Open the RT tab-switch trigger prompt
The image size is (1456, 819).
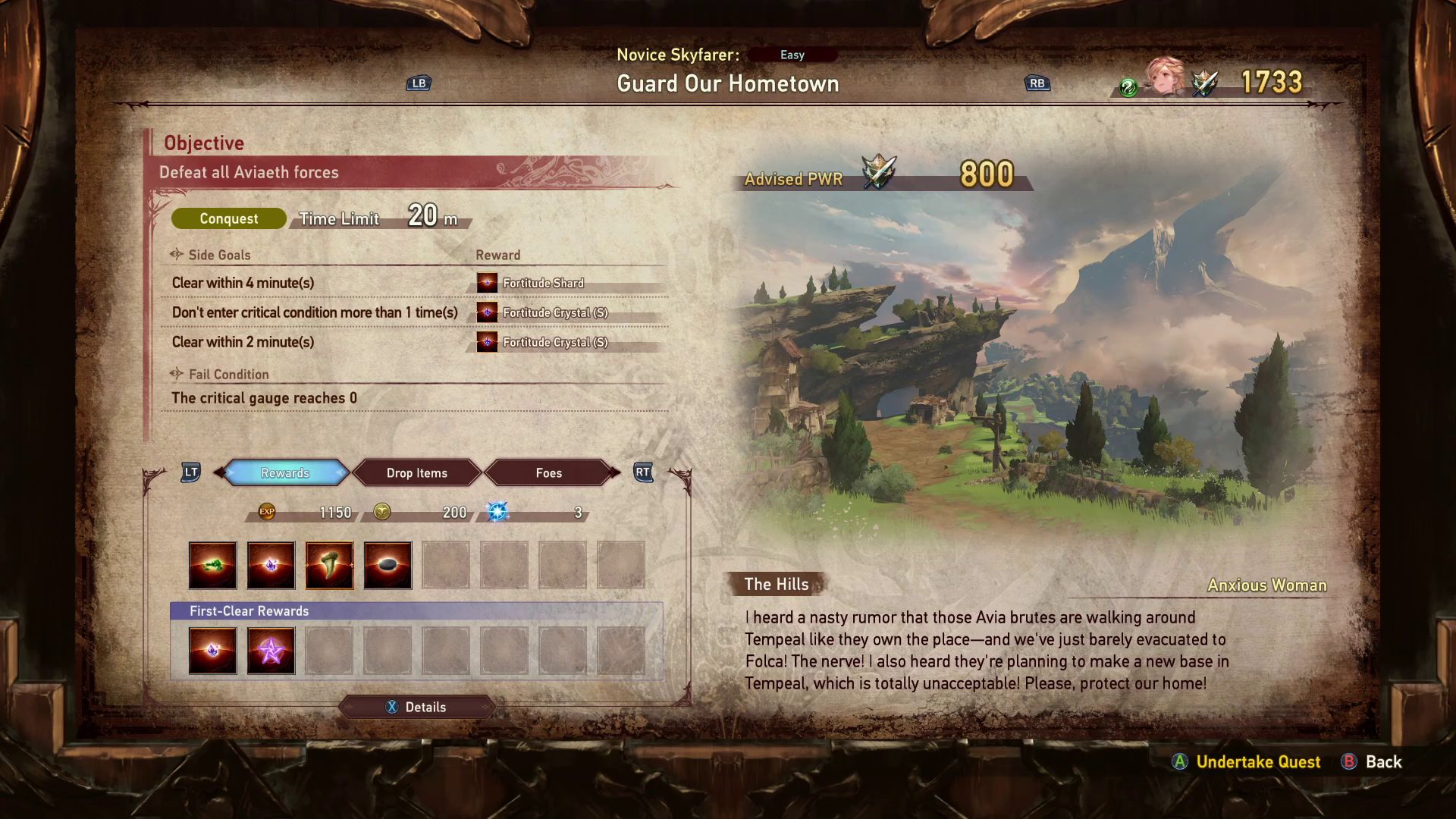(642, 472)
